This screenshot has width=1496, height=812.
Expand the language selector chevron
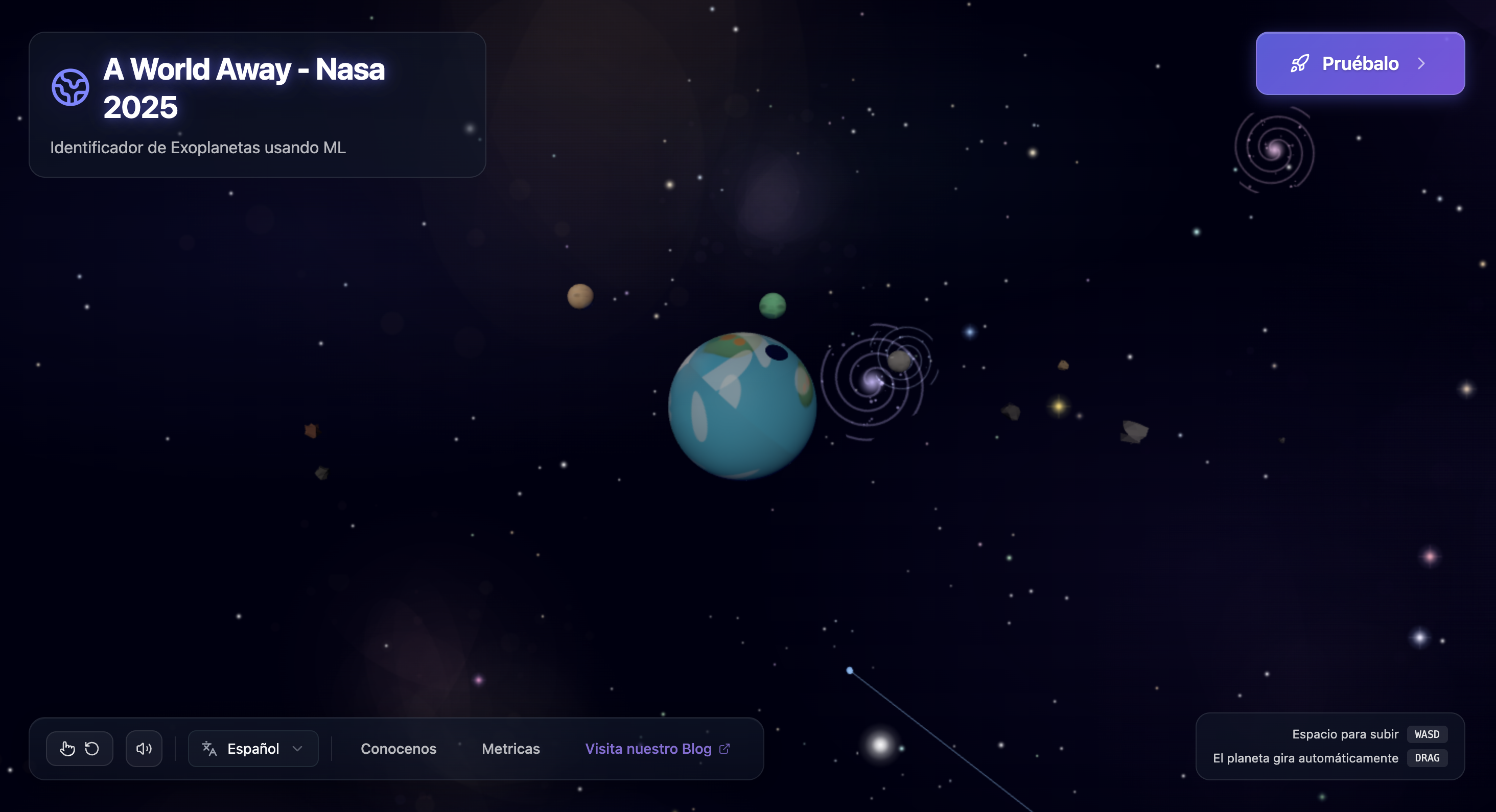point(297,748)
